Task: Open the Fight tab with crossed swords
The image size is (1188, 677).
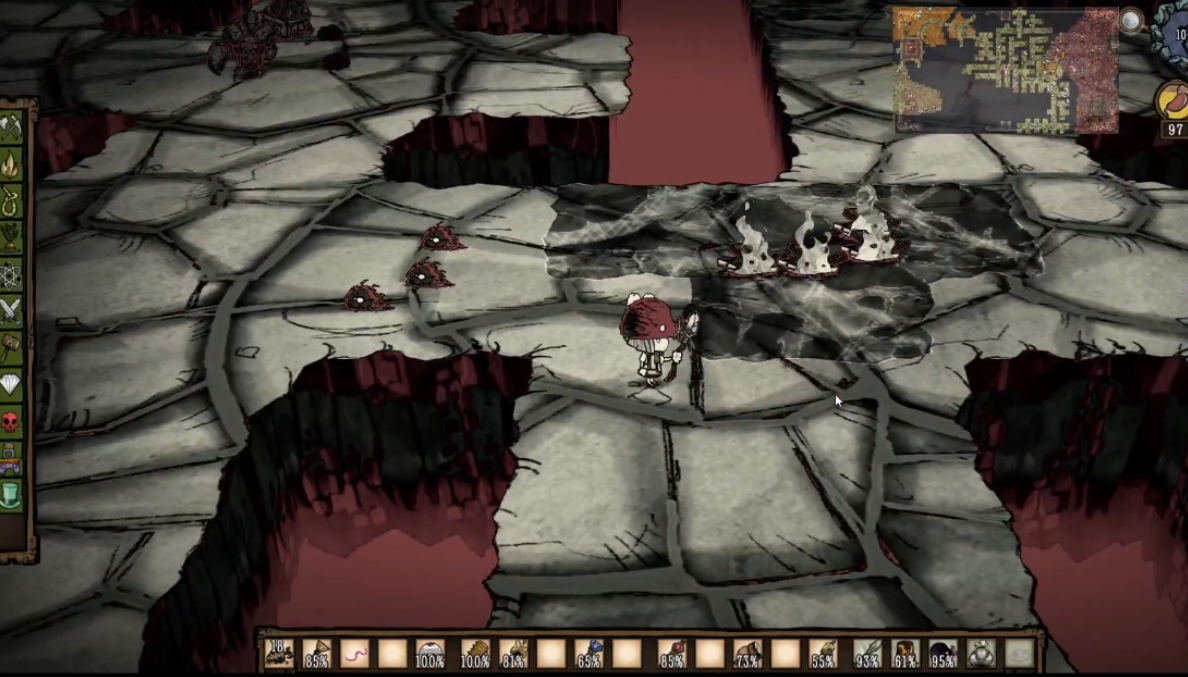Action: (11, 310)
